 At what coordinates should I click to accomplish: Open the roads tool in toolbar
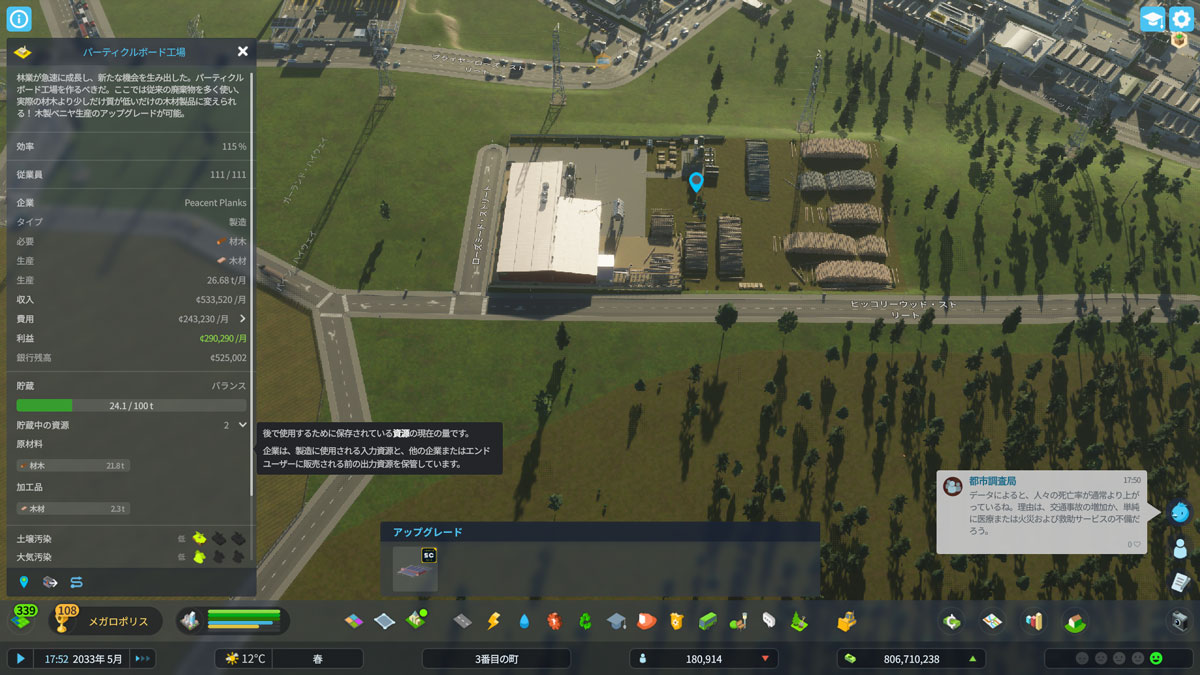click(462, 621)
